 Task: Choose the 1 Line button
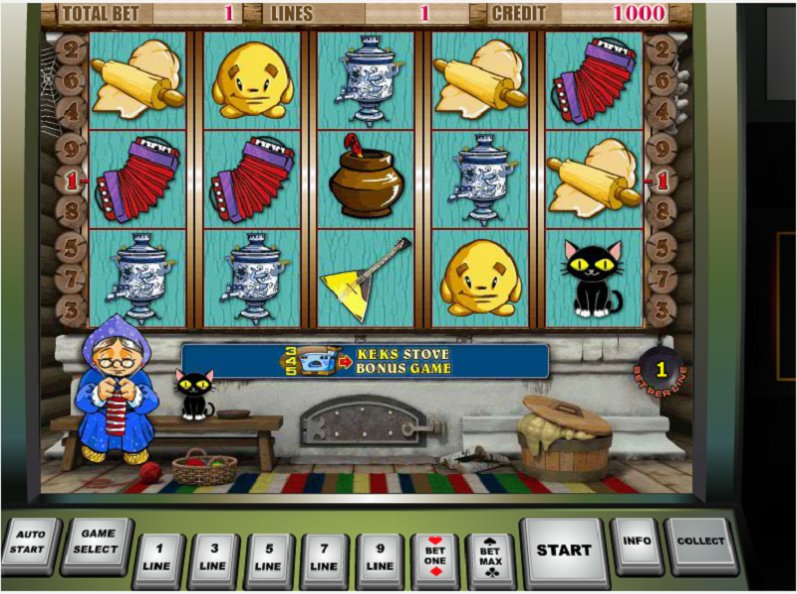point(159,557)
